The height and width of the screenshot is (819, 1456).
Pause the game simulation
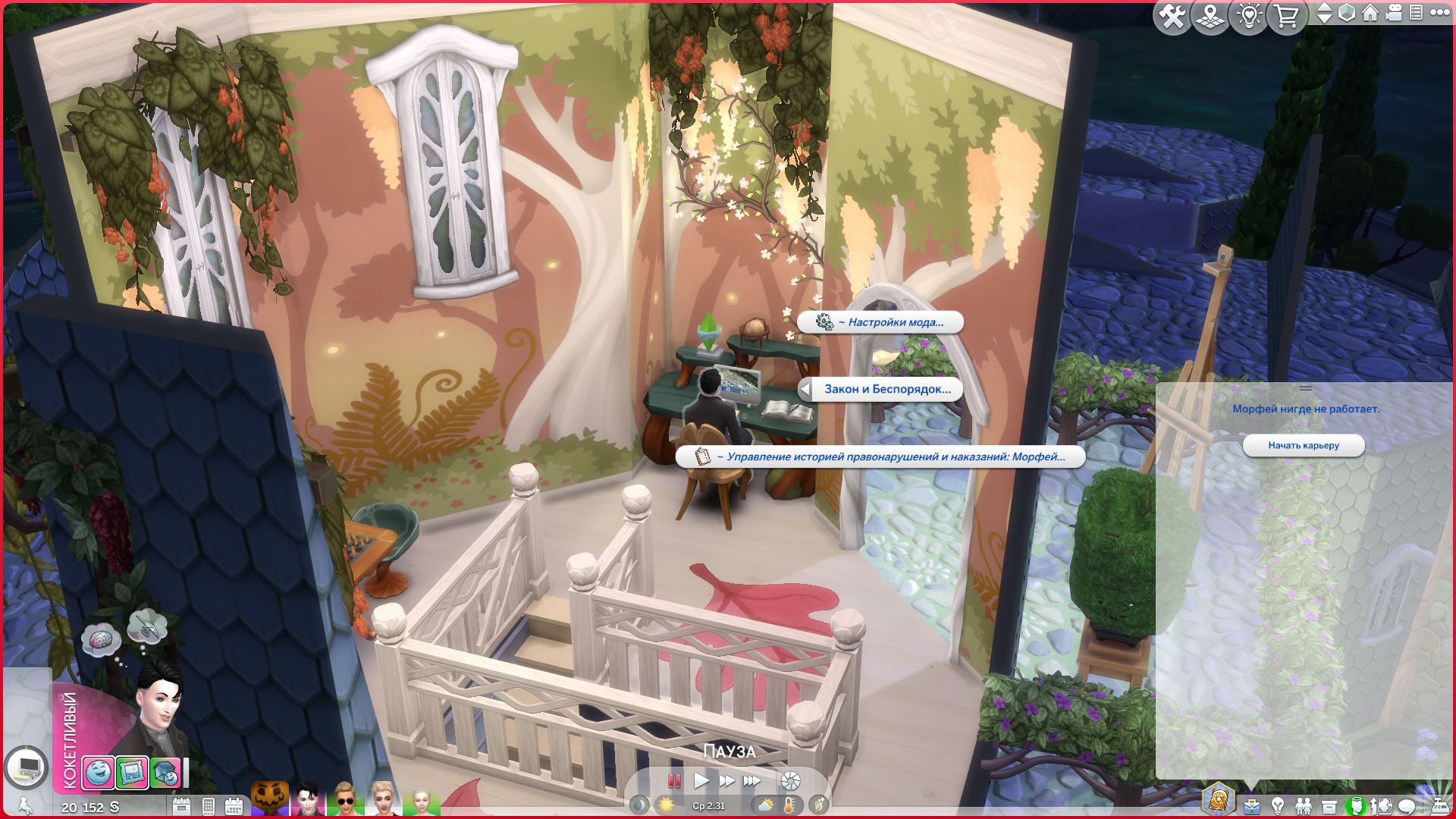tap(673, 780)
